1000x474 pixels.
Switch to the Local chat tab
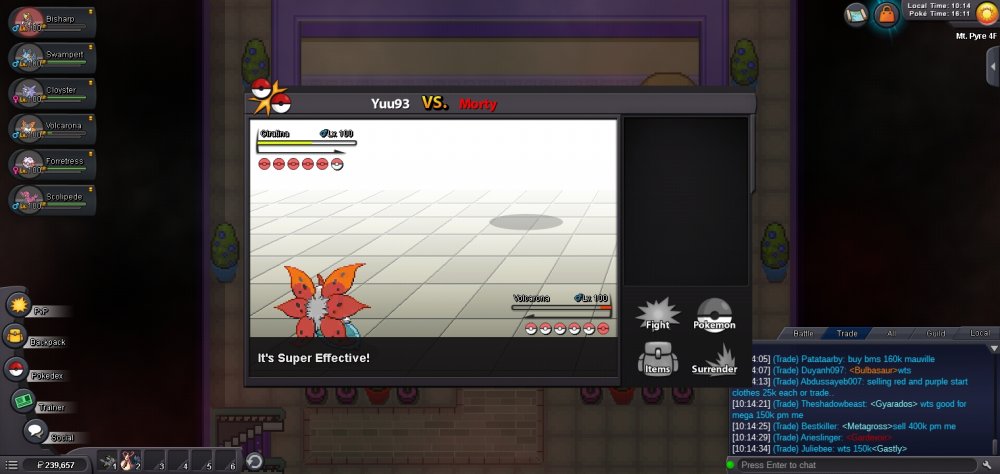point(979,333)
